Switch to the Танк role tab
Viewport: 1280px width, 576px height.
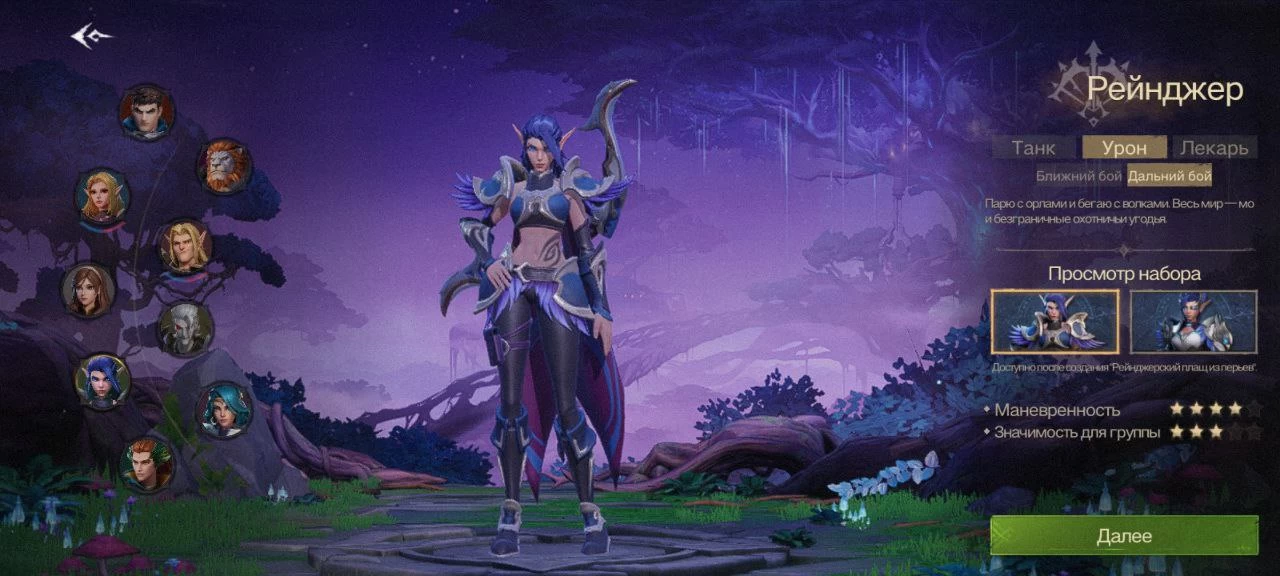click(x=1033, y=148)
